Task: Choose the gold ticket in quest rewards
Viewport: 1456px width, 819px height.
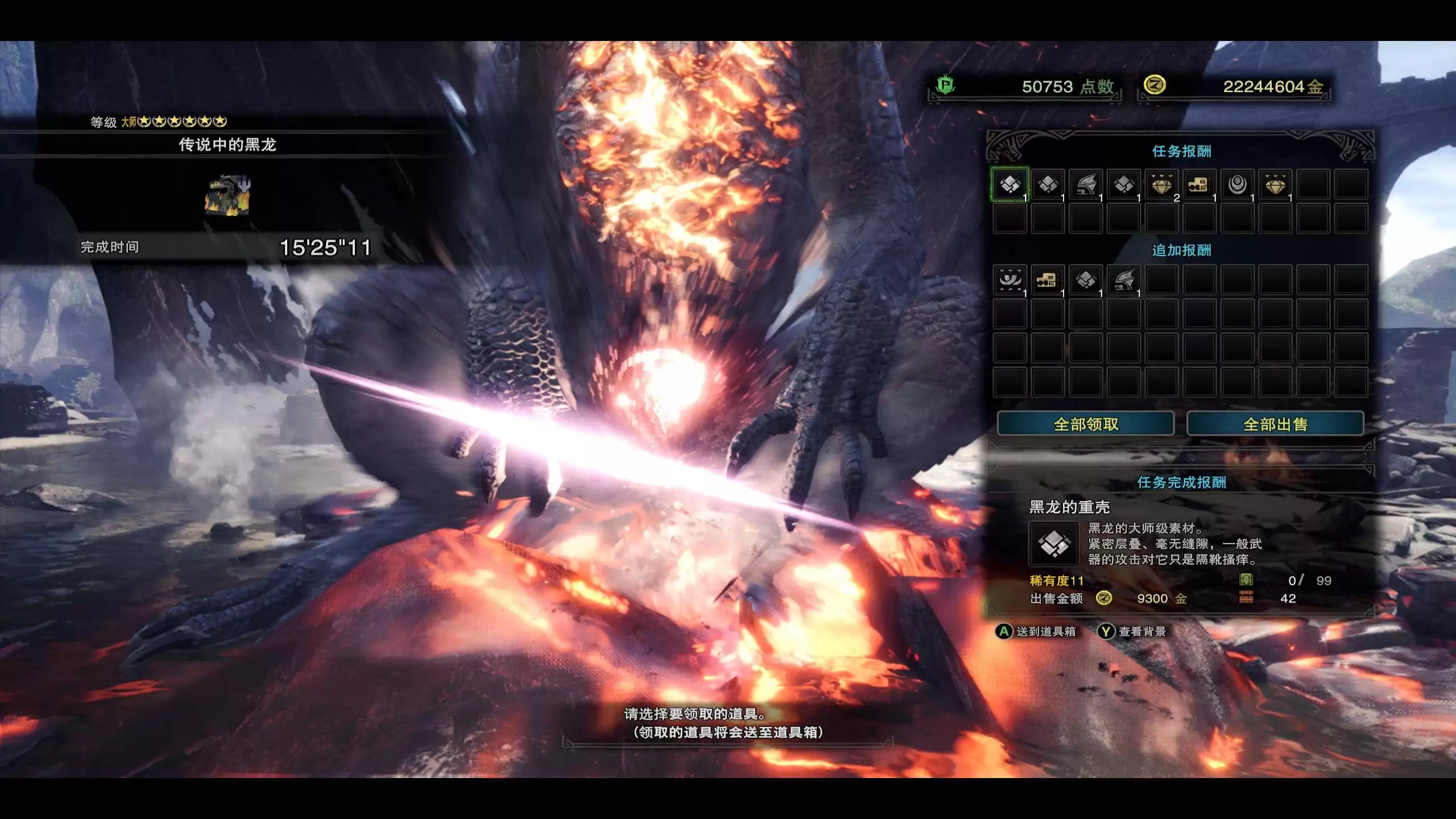Action: [x=1199, y=185]
